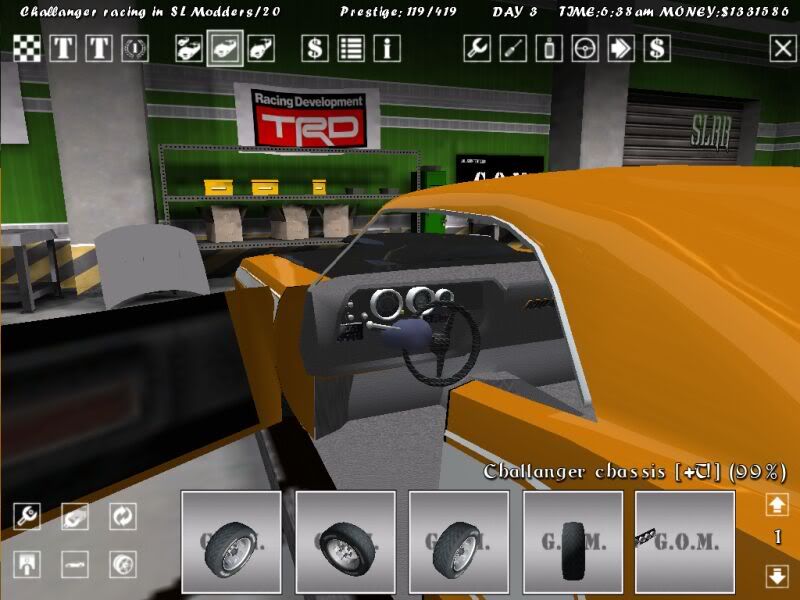Select the screwdriver tool icon
The image size is (800, 600).
click(x=513, y=48)
